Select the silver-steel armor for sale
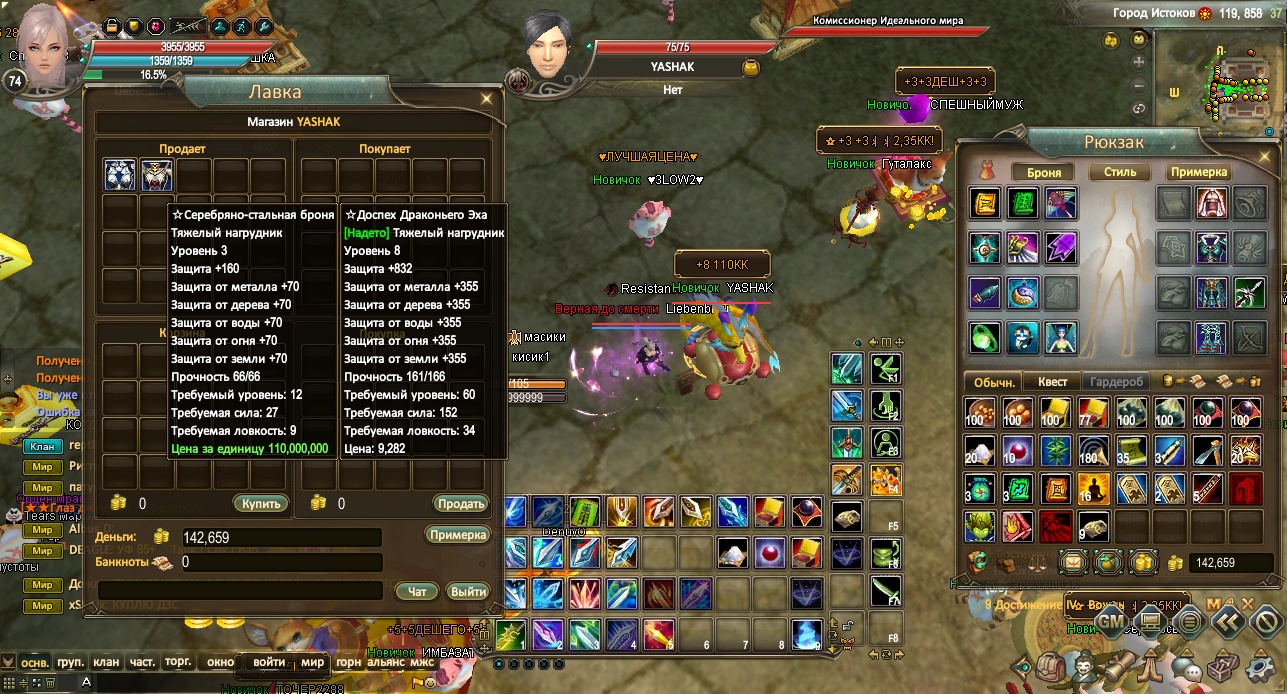This screenshot has height=694, width=1287. point(120,175)
